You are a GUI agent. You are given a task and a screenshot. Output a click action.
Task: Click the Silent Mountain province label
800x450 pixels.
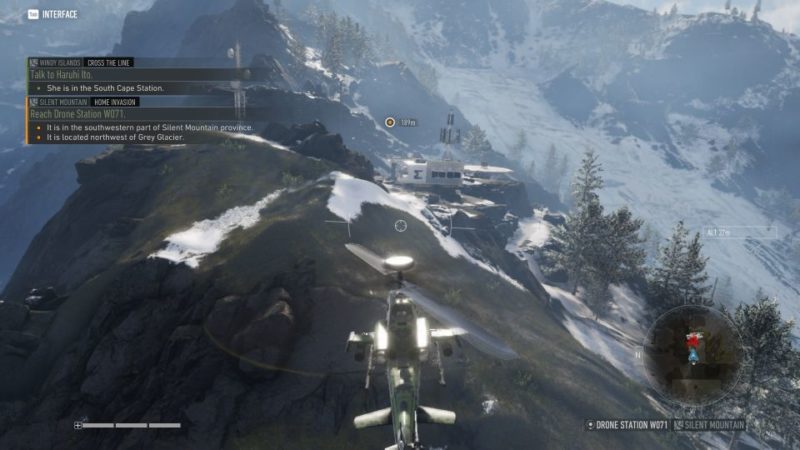coord(714,425)
